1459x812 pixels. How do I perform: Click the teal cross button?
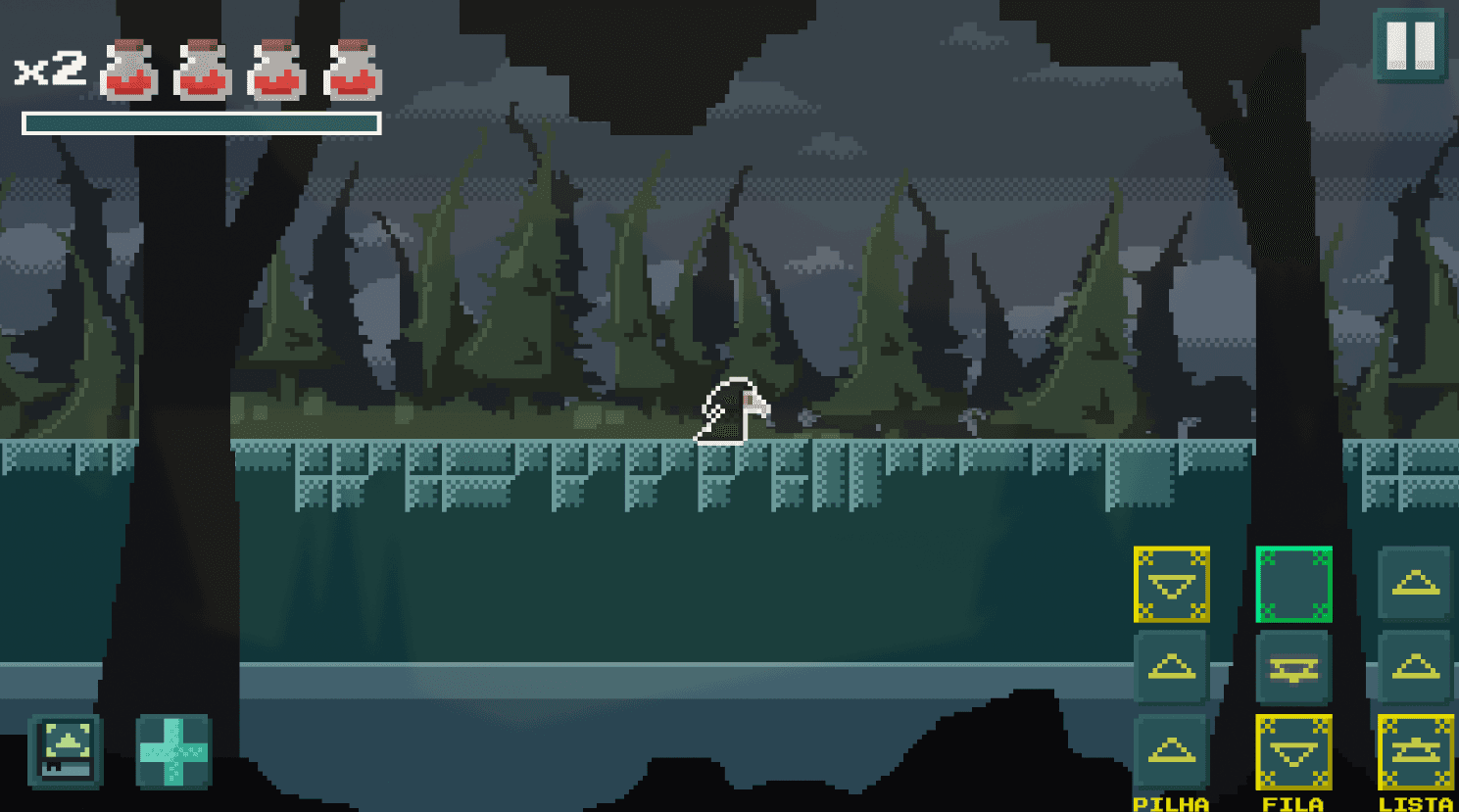173,751
